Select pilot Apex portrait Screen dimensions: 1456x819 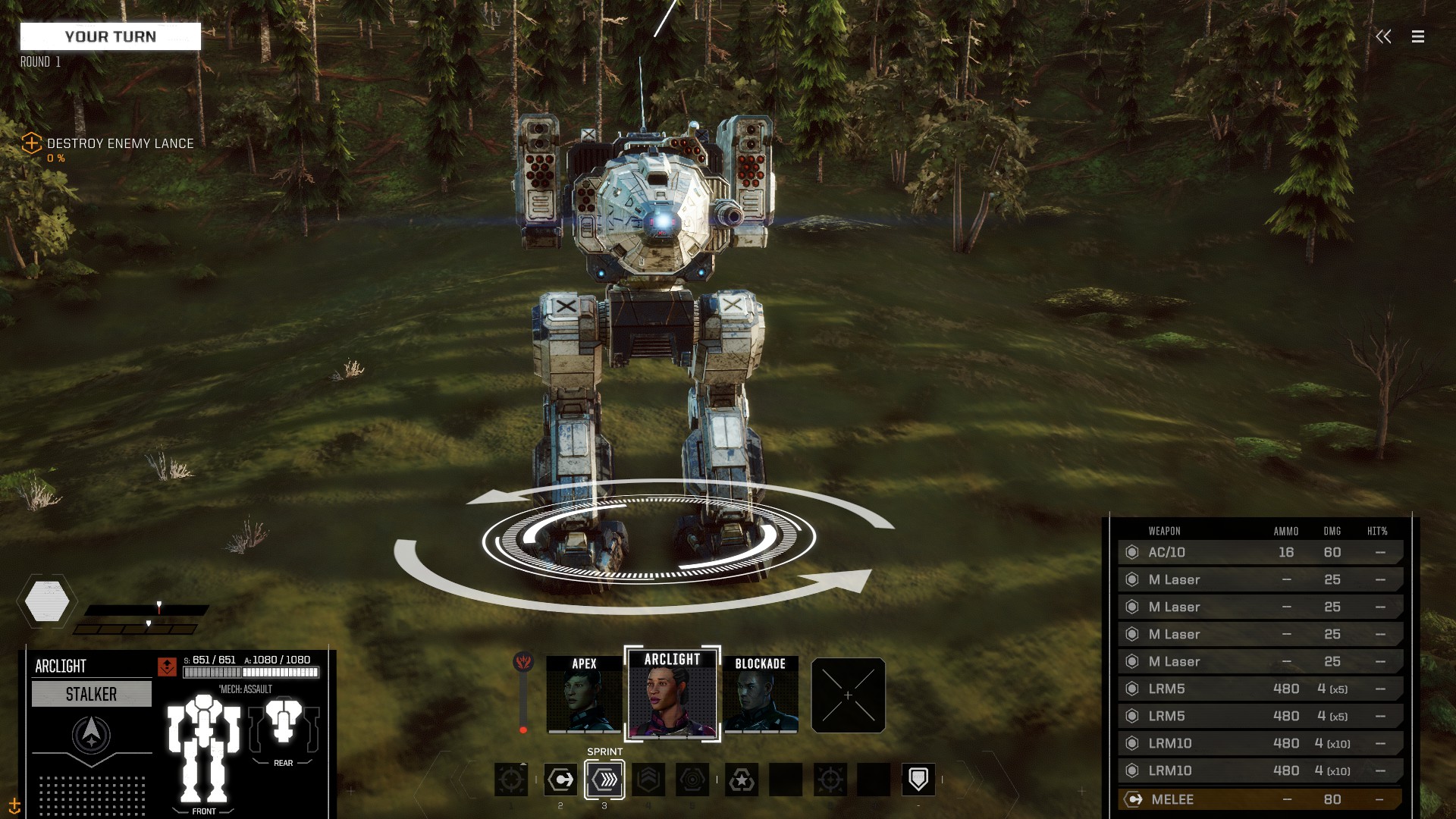point(584,695)
